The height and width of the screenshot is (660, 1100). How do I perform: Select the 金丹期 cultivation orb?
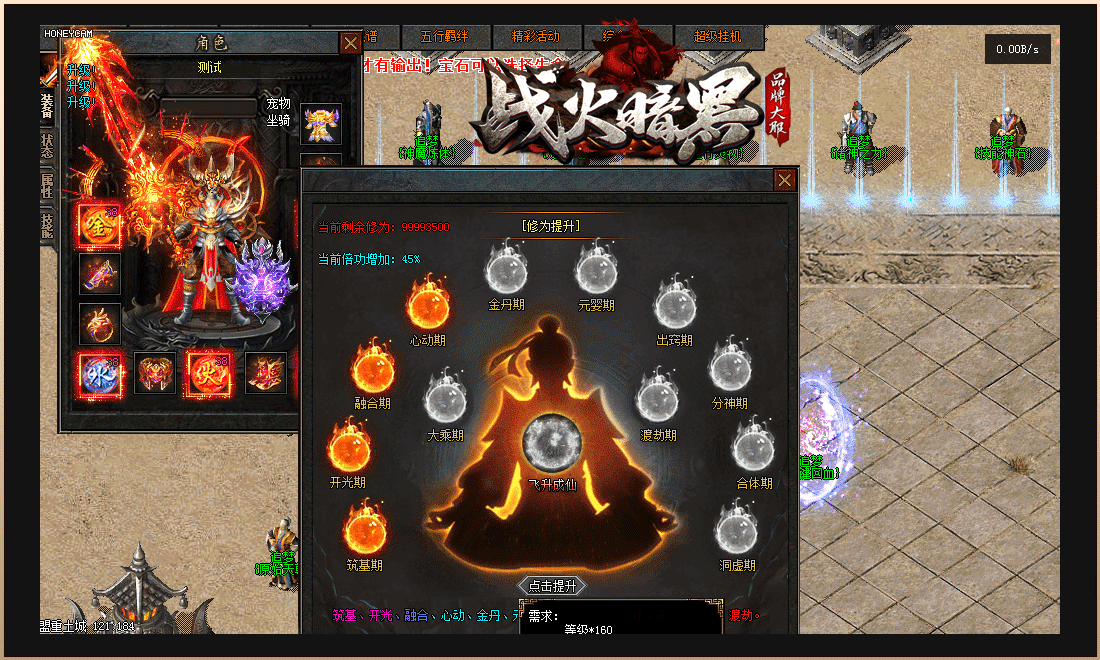tap(507, 271)
